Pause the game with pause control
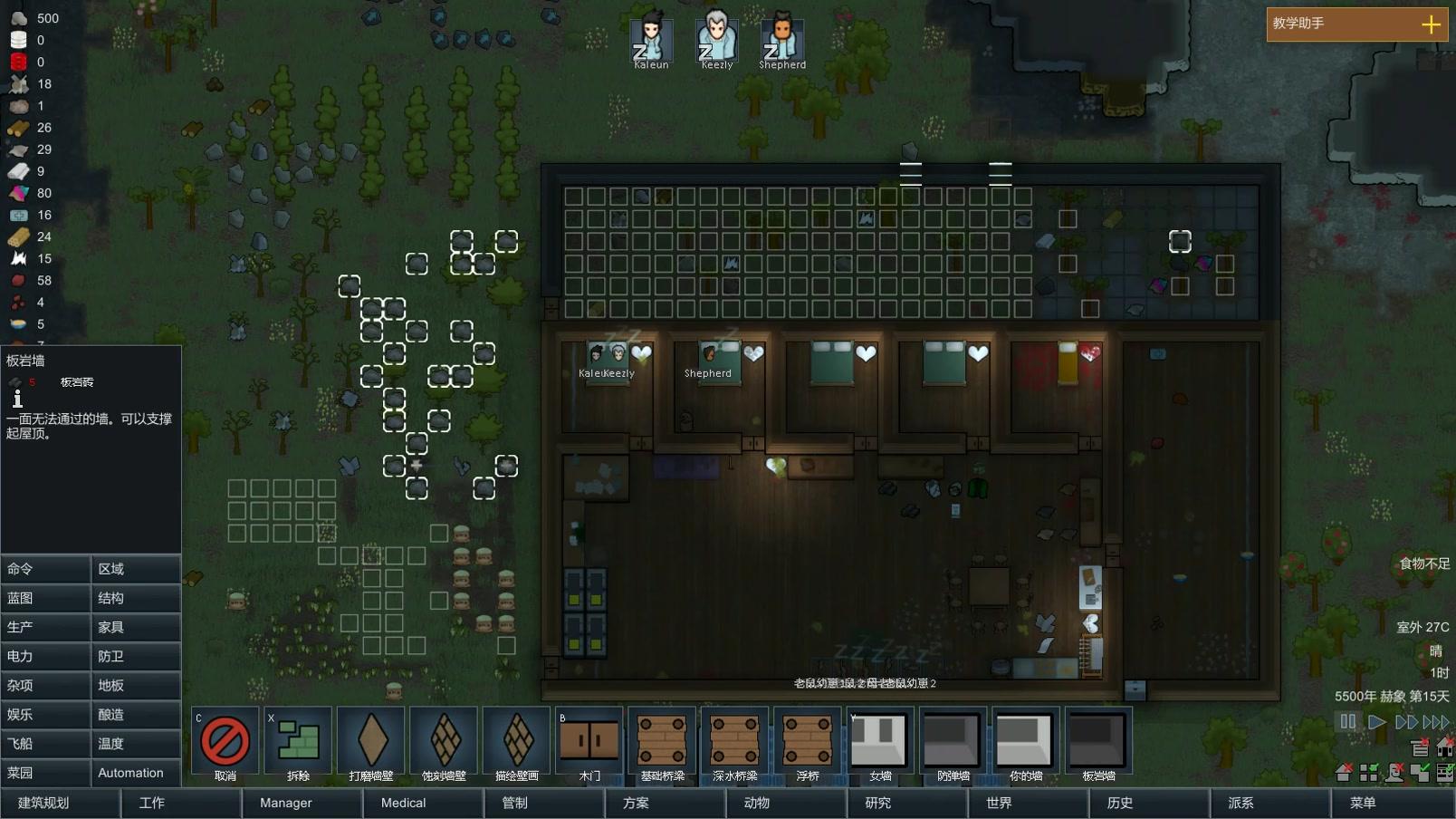The width and height of the screenshot is (1456, 819). (1348, 722)
